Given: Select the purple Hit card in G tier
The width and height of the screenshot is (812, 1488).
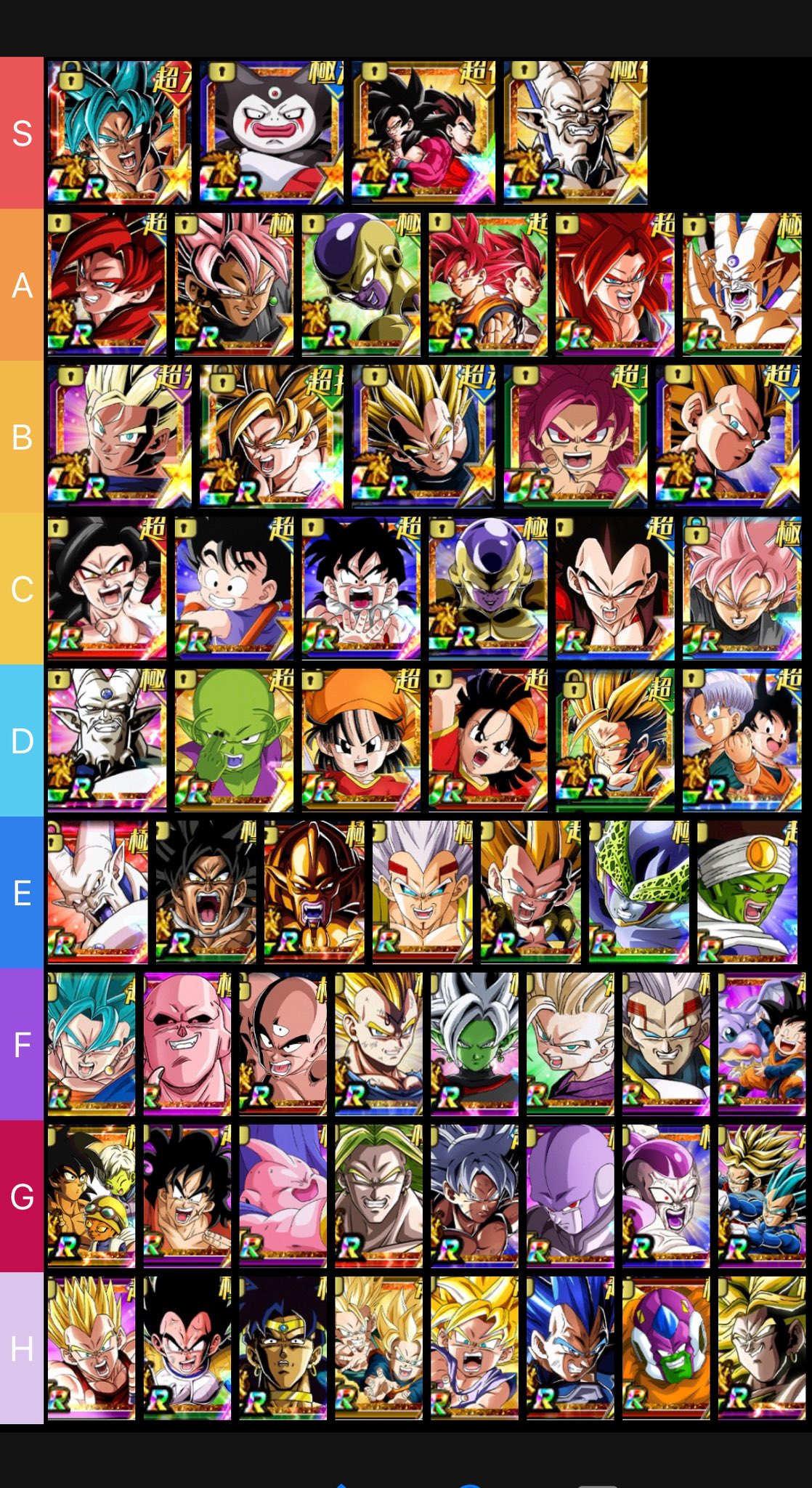Looking at the screenshot, I should 570,1196.
